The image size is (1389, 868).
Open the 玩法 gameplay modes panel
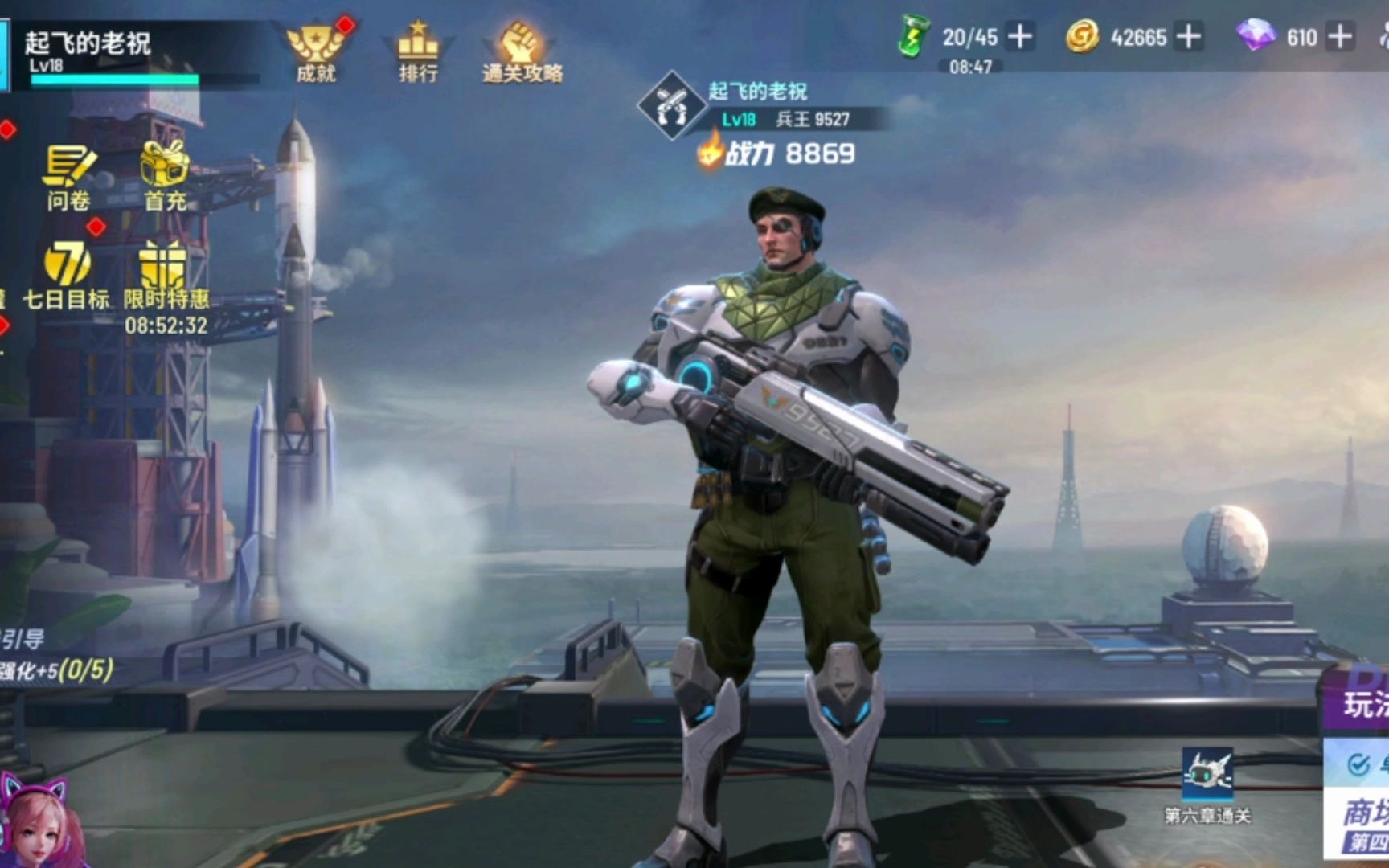click(1365, 704)
